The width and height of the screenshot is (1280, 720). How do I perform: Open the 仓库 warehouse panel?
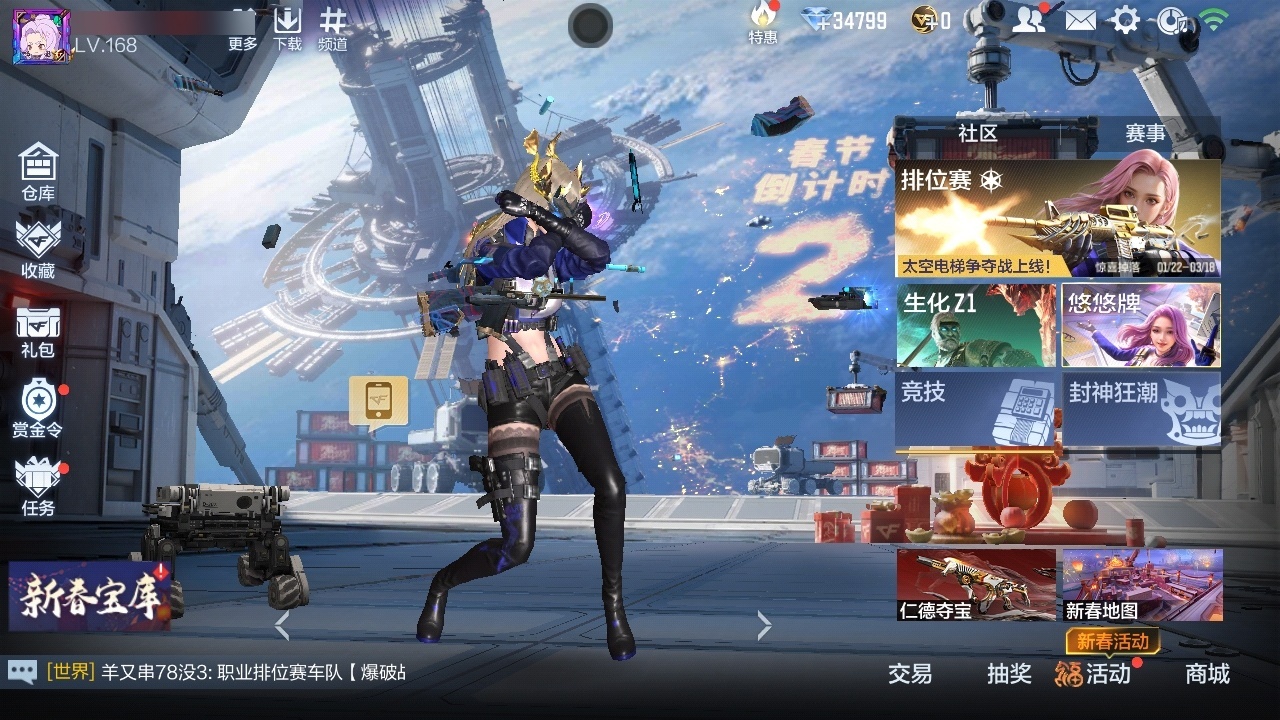click(38, 170)
